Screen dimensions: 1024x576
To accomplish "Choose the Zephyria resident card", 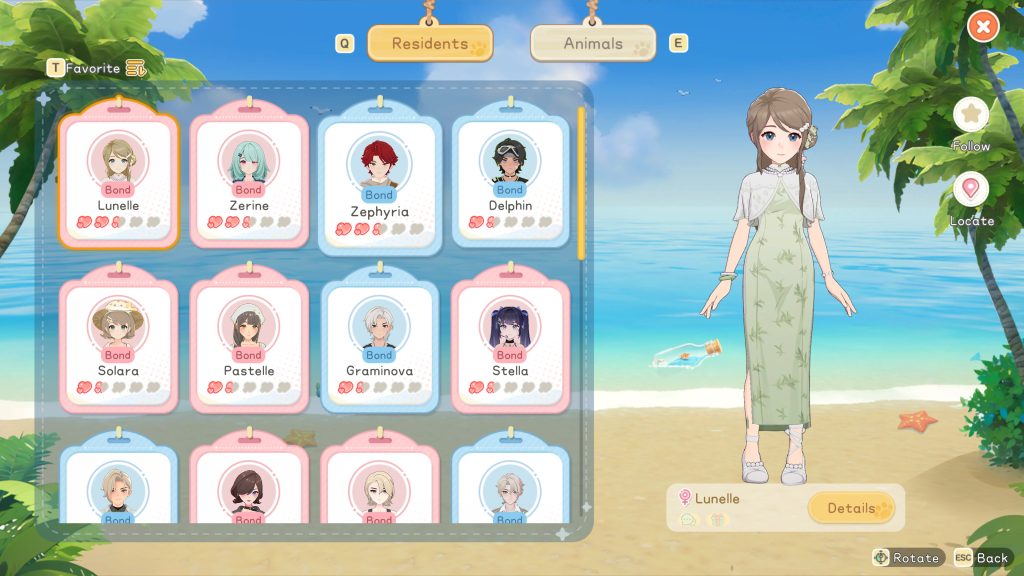I will pos(379,180).
